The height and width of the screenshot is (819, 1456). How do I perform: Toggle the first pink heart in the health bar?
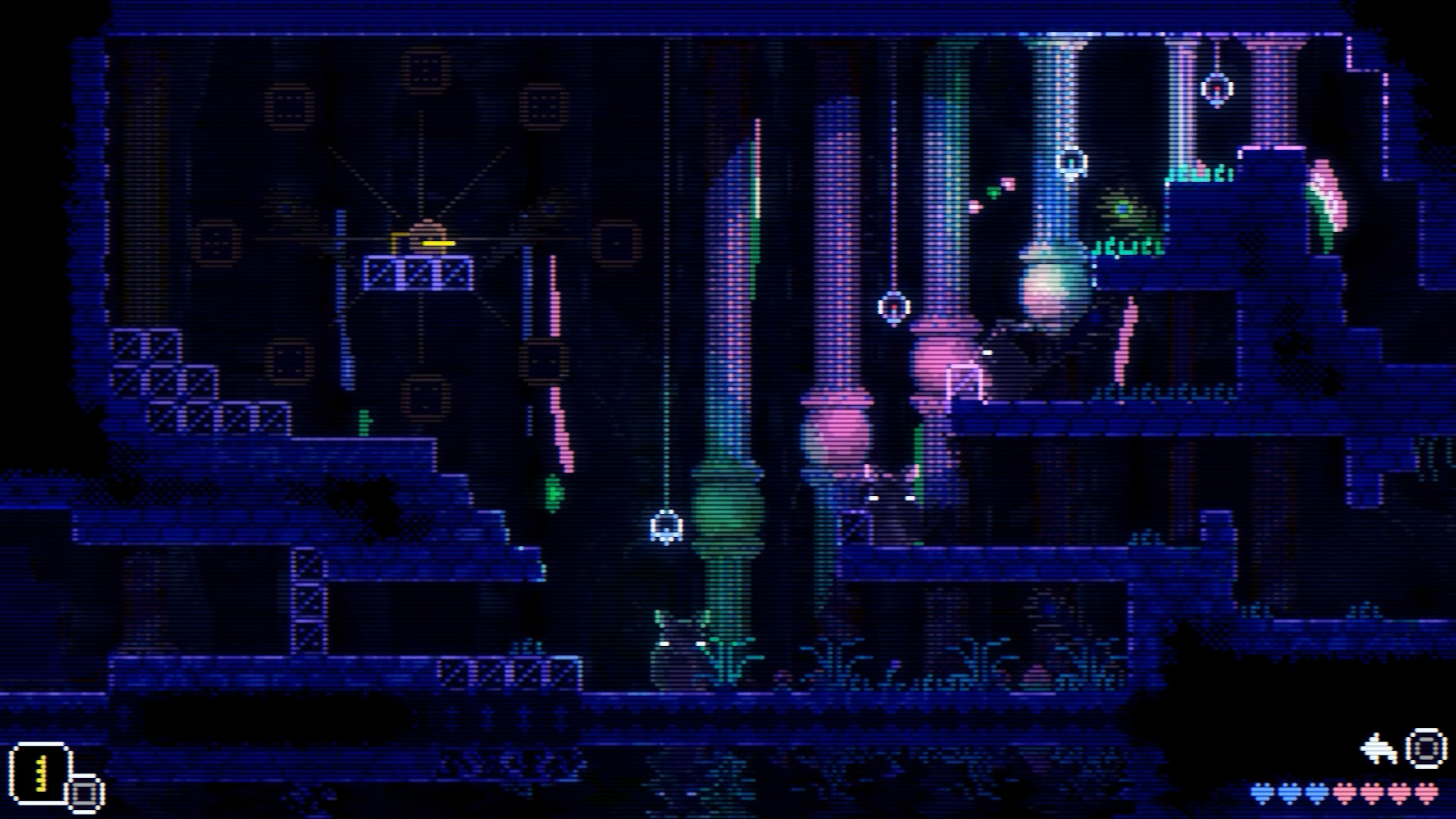coord(1345,794)
